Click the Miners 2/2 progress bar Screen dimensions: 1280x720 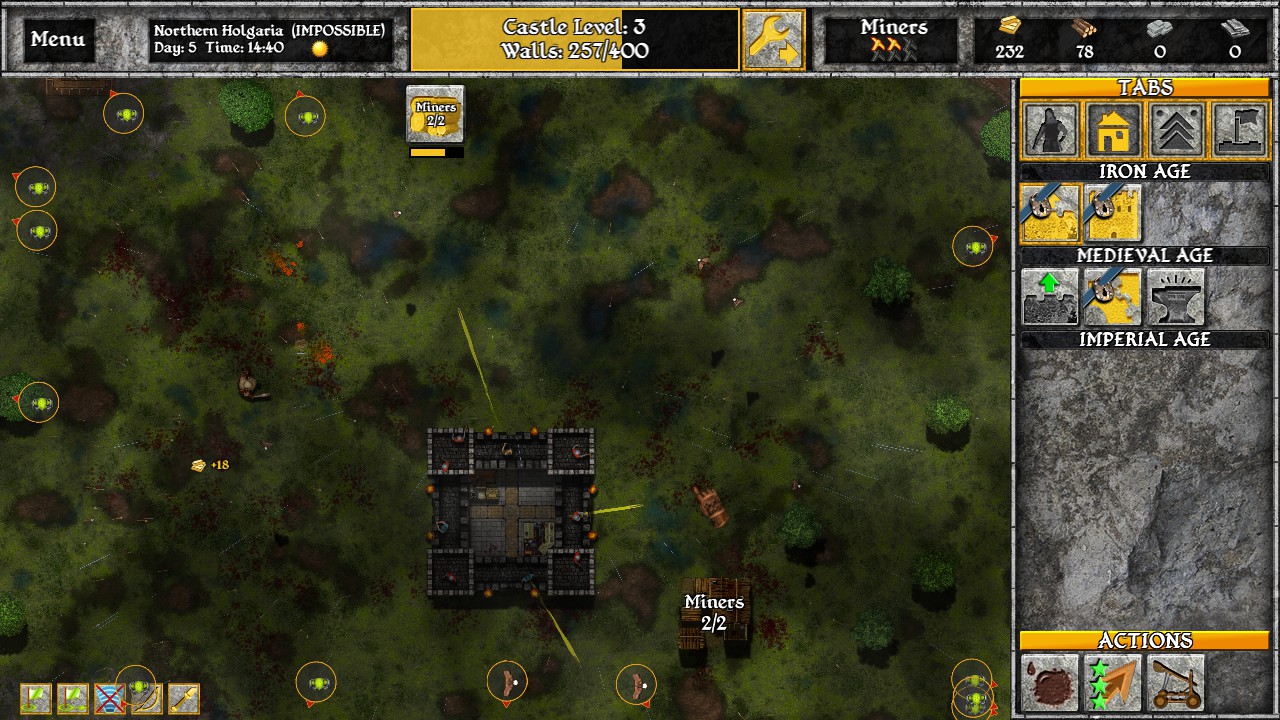[434, 151]
